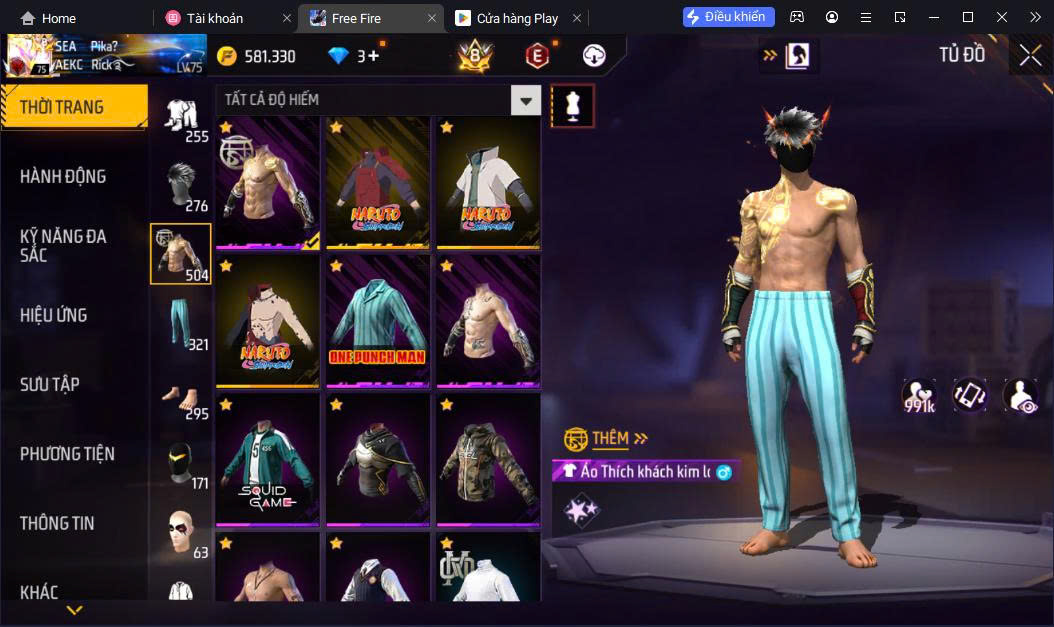Select the Squid Game green tracksuit jacket

[267, 458]
